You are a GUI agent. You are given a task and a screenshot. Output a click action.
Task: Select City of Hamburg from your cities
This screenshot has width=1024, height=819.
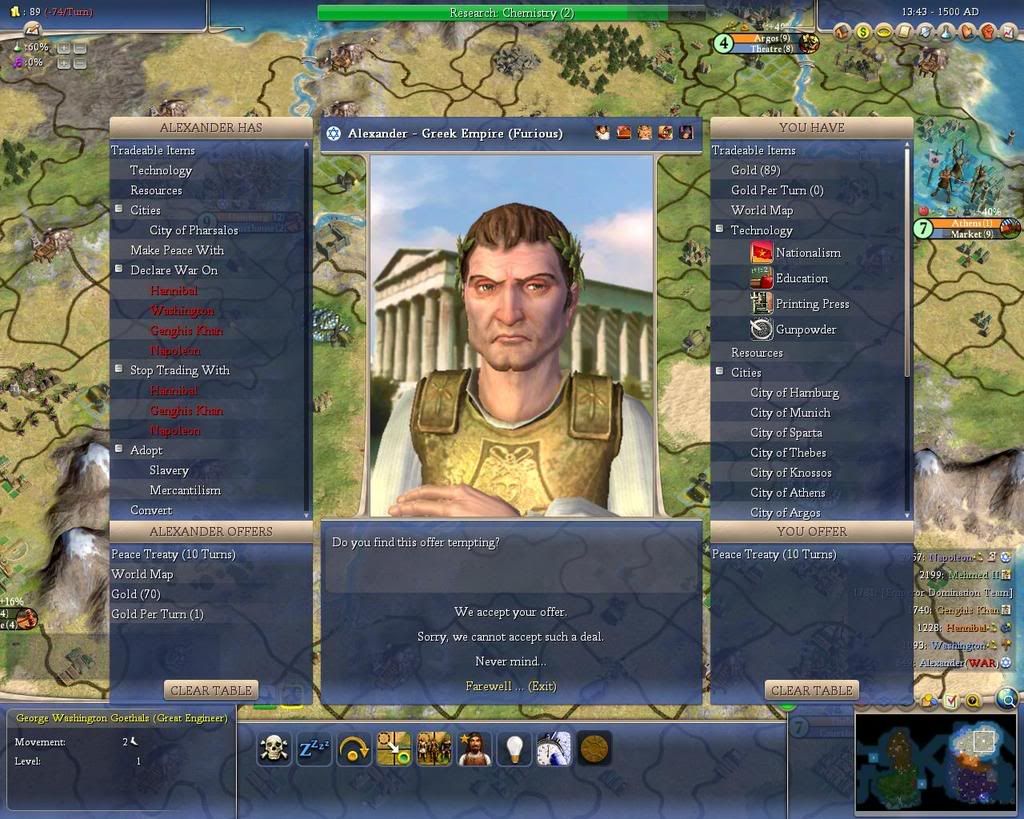(x=794, y=393)
